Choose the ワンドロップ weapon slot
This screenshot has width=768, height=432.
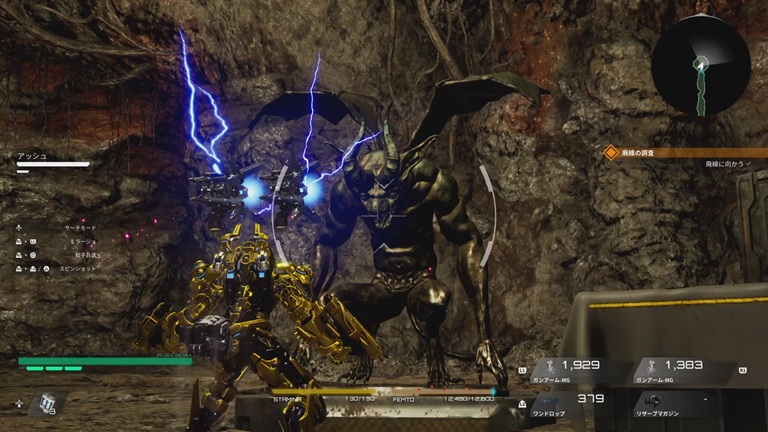[x=574, y=402]
